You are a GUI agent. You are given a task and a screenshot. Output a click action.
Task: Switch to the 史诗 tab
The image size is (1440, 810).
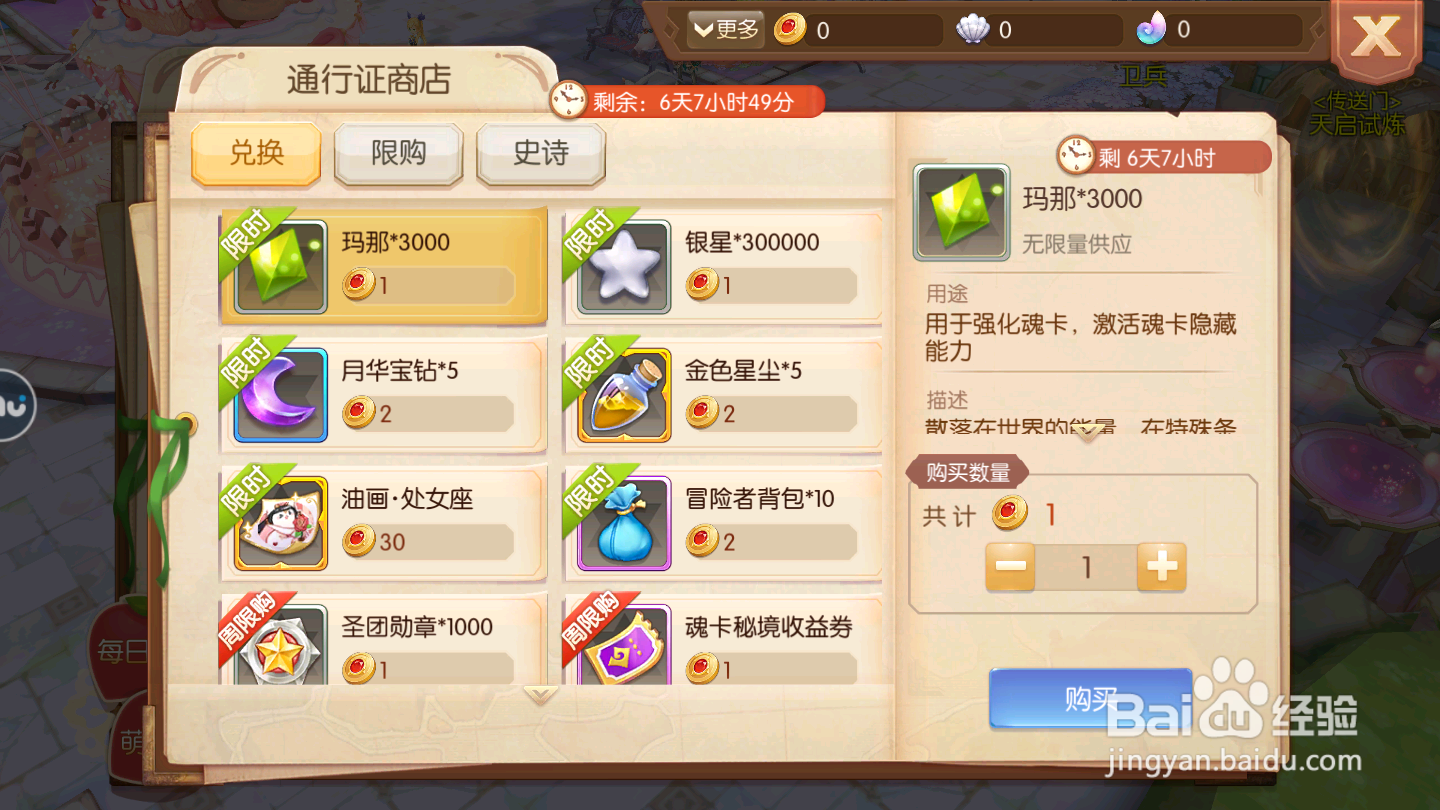[x=540, y=155]
